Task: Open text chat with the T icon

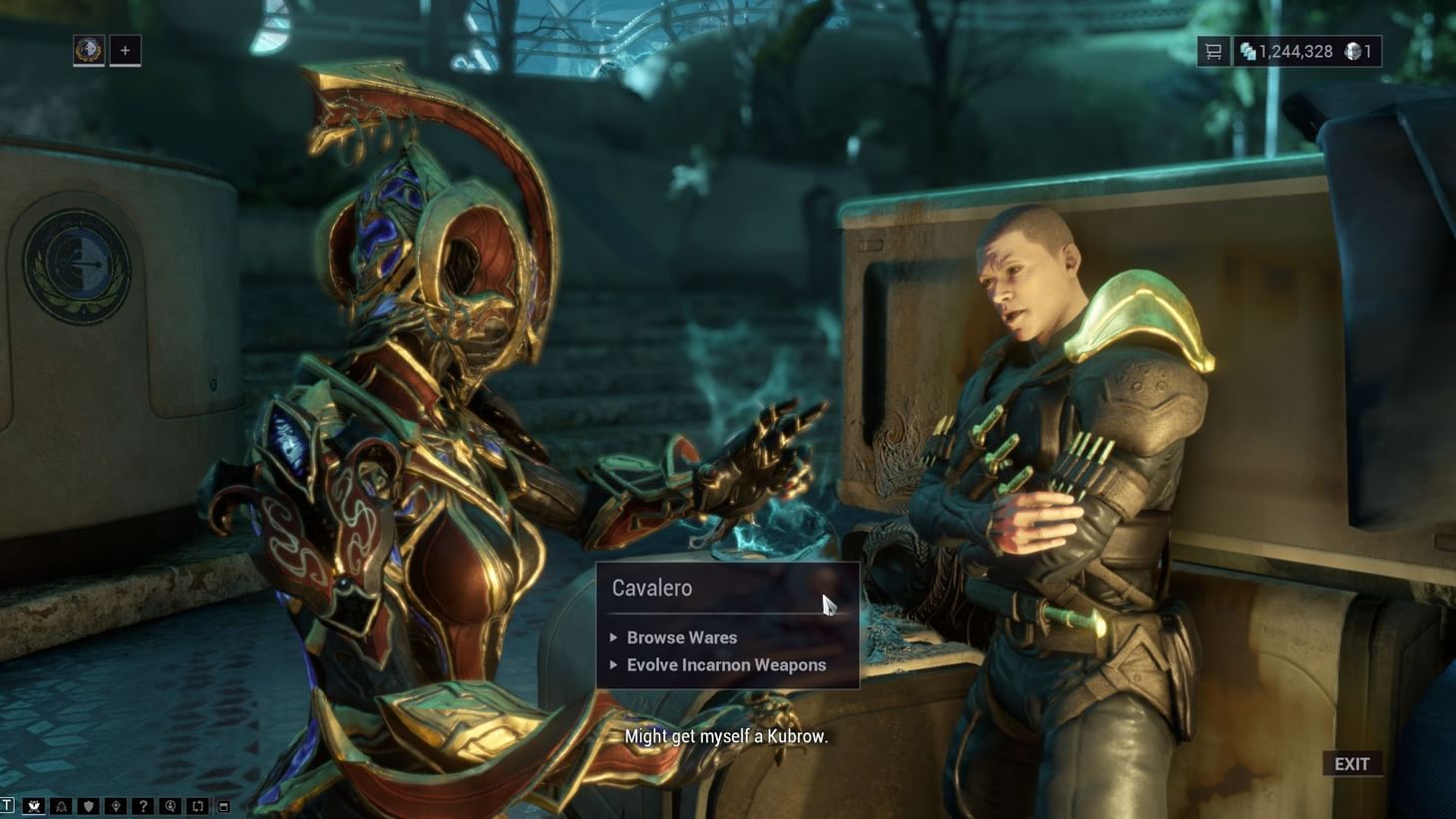Action: [x=6, y=804]
